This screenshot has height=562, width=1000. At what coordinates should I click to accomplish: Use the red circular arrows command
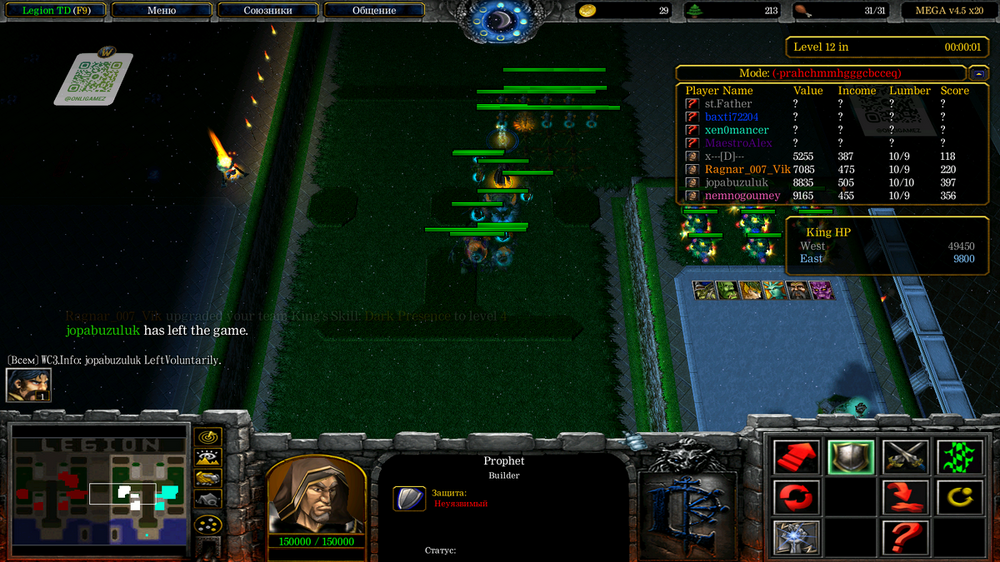pos(797,496)
